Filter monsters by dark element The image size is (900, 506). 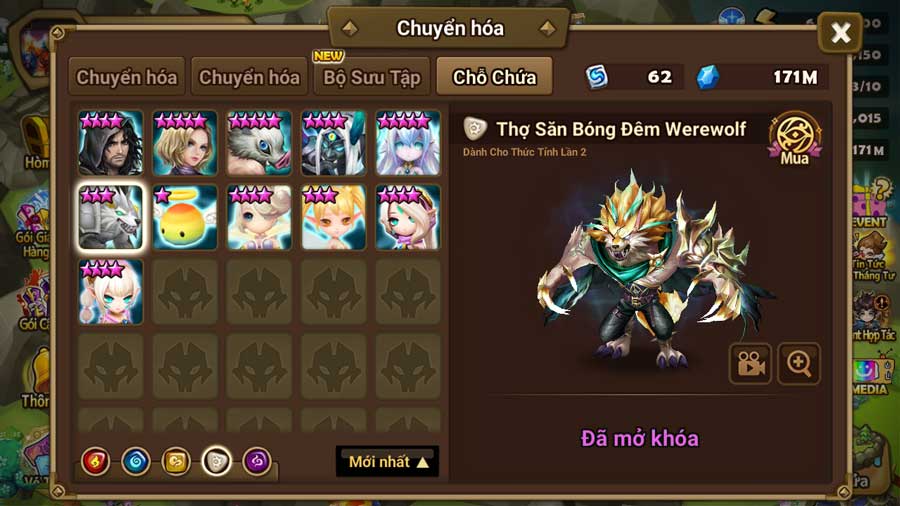[257, 461]
